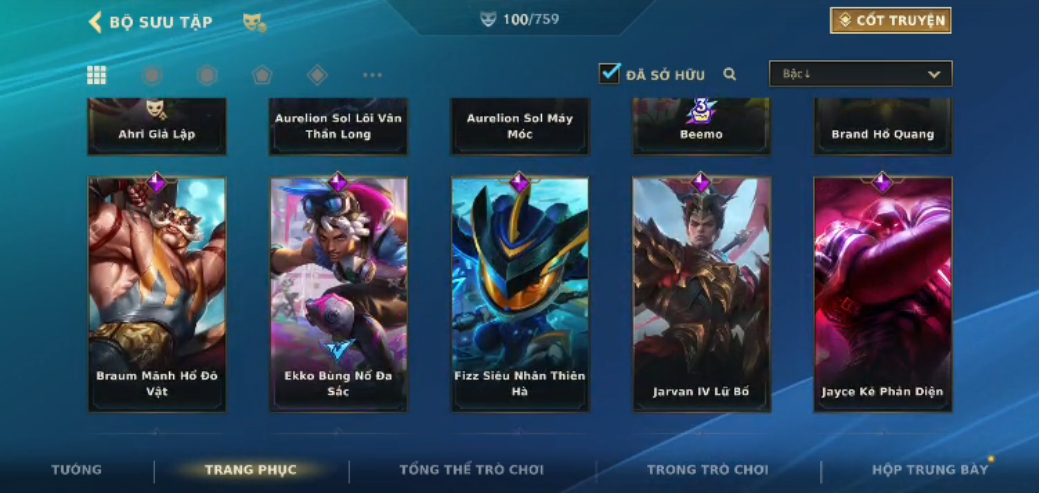Image resolution: width=1039 pixels, height=493 pixels.
Task: Pick the Jayce Kẻ Phản Diện skin
Action: click(882, 294)
